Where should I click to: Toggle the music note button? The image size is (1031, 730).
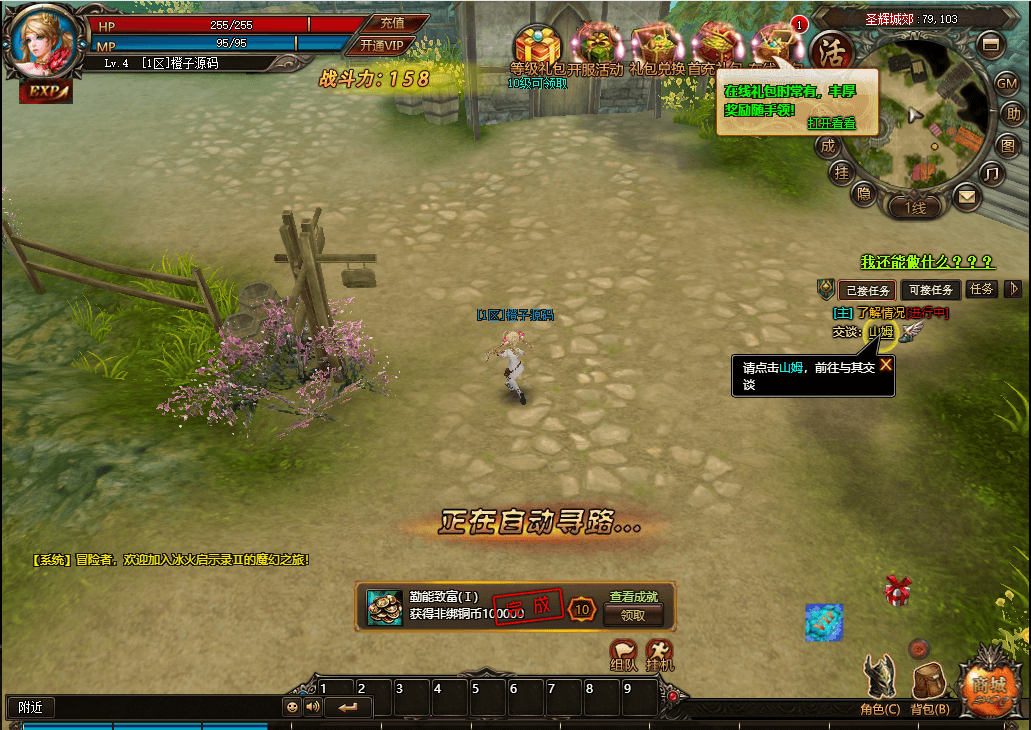991,173
